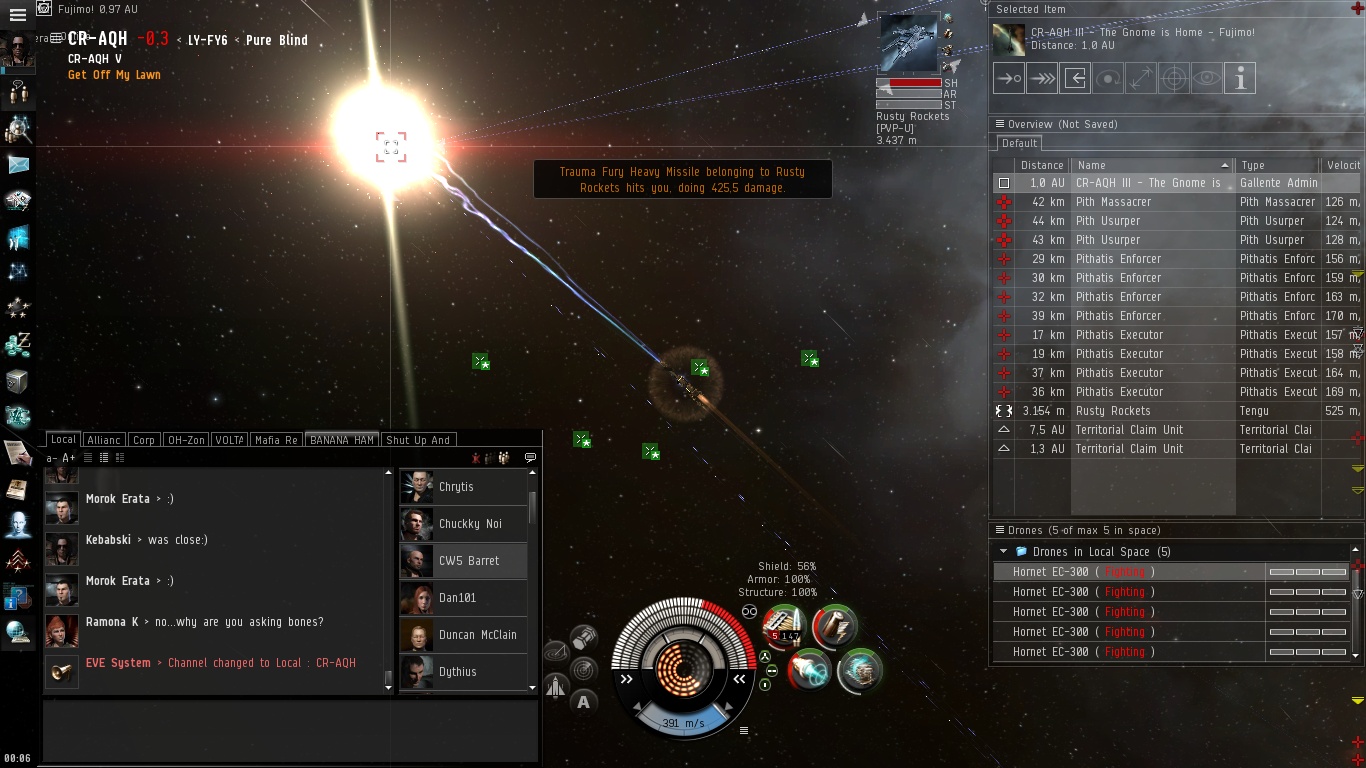Activate the missile launcher module showing 147
Viewport: 1366px width, 768px height.
click(786, 625)
